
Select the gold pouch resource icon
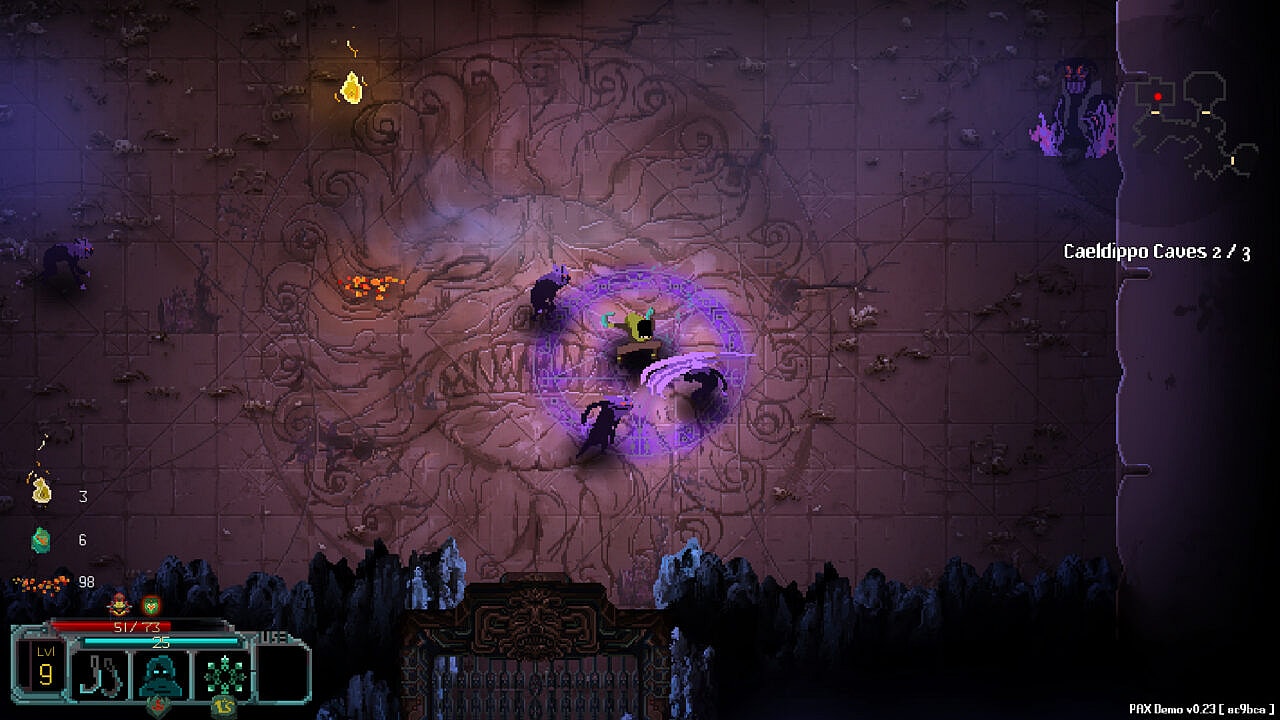(x=41, y=490)
